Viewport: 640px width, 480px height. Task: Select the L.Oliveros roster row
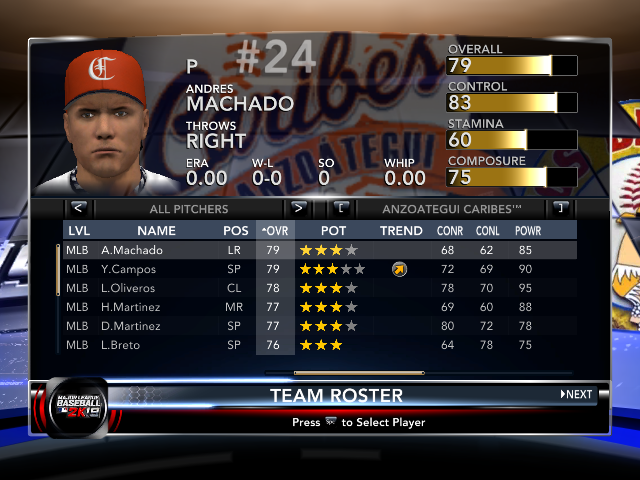(x=131, y=288)
